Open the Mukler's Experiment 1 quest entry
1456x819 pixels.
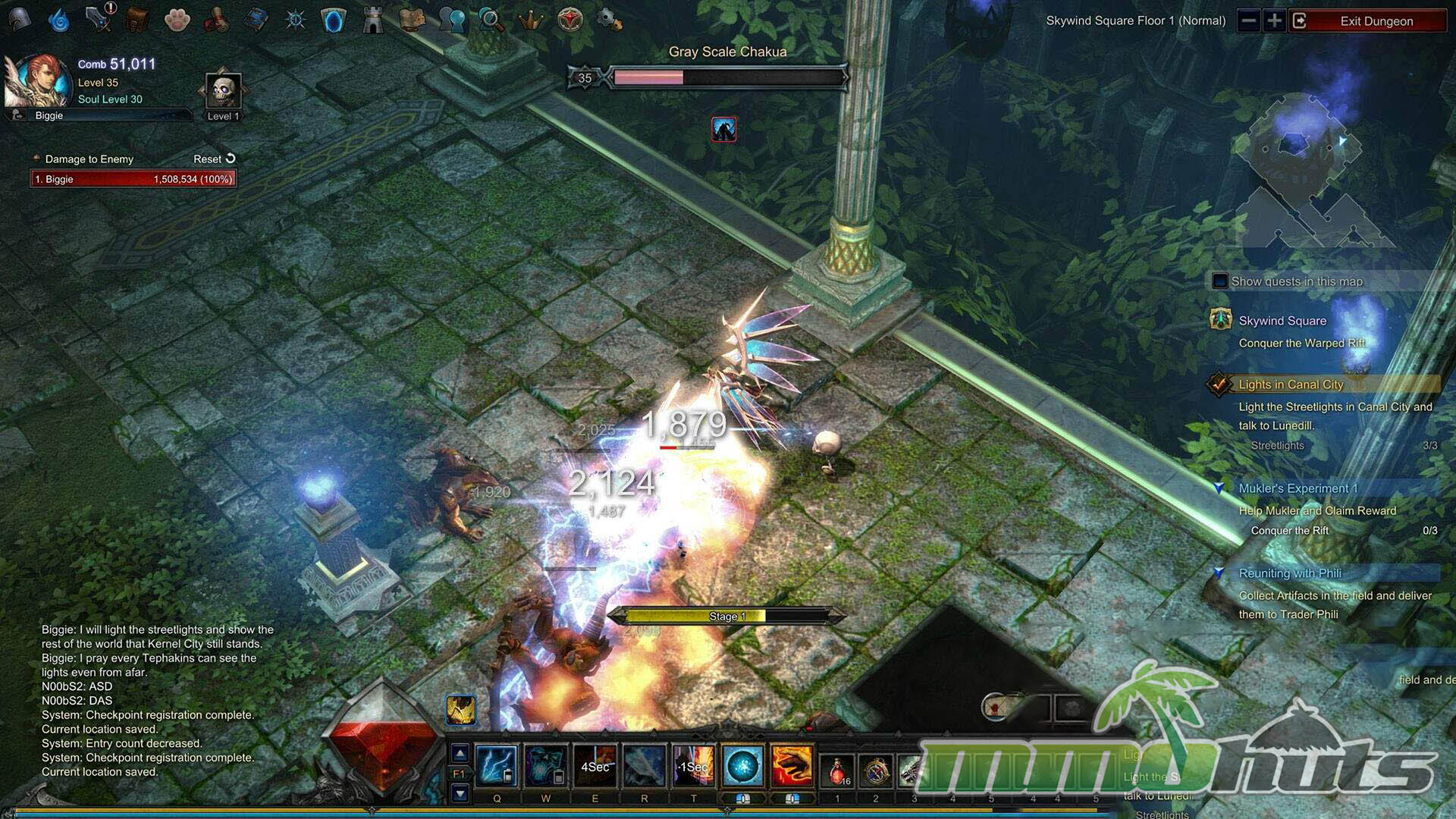pyautogui.click(x=1298, y=488)
